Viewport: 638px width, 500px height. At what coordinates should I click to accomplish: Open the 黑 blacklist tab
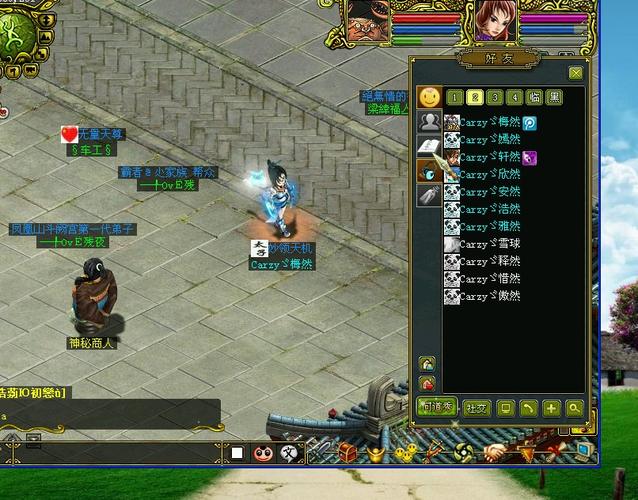pos(555,97)
